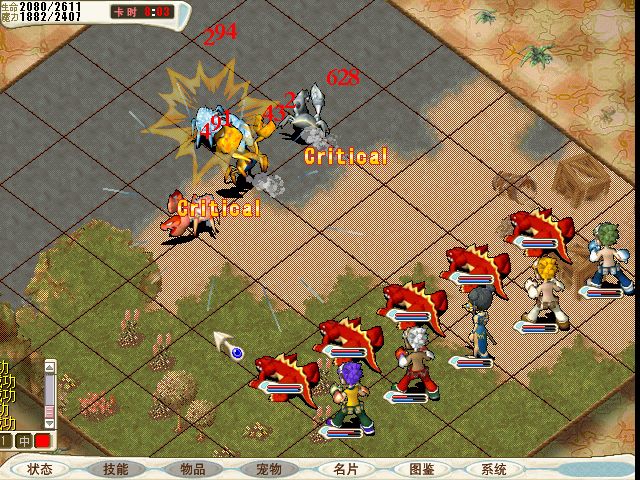Open the 状态 status menu

[x=40, y=469]
